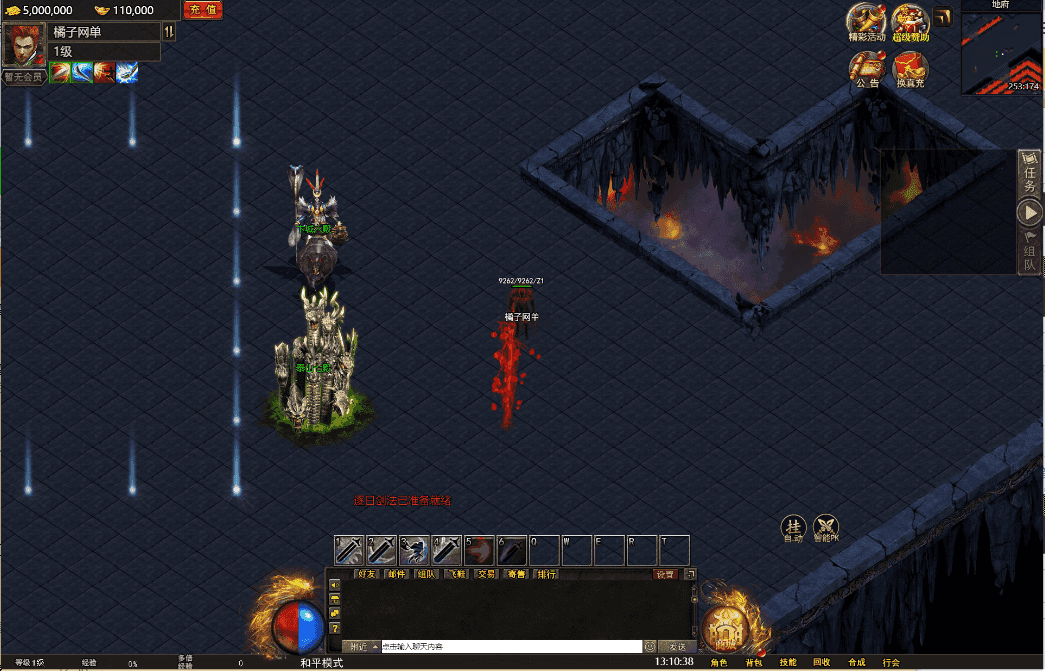Screen dimensions: 1045x671
Task: Open the 设置 settings button
Action: (665, 574)
